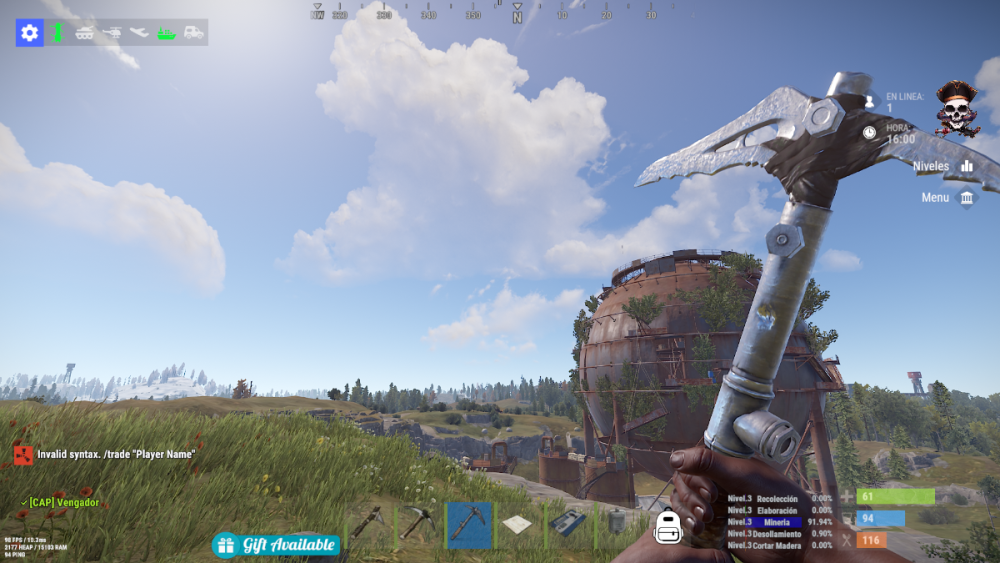Select the truck event icon
The image size is (1000, 563).
coord(193,33)
